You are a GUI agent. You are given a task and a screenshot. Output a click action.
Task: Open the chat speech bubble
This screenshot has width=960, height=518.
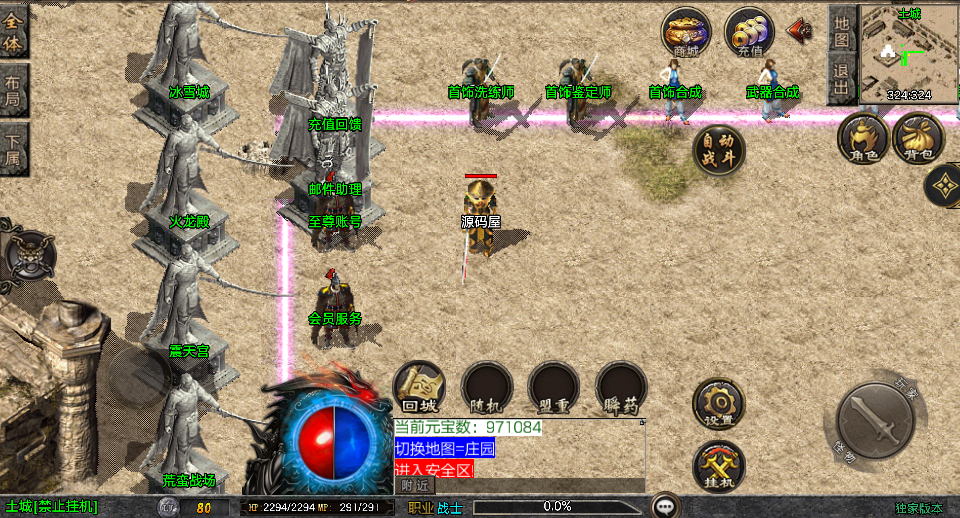point(665,505)
